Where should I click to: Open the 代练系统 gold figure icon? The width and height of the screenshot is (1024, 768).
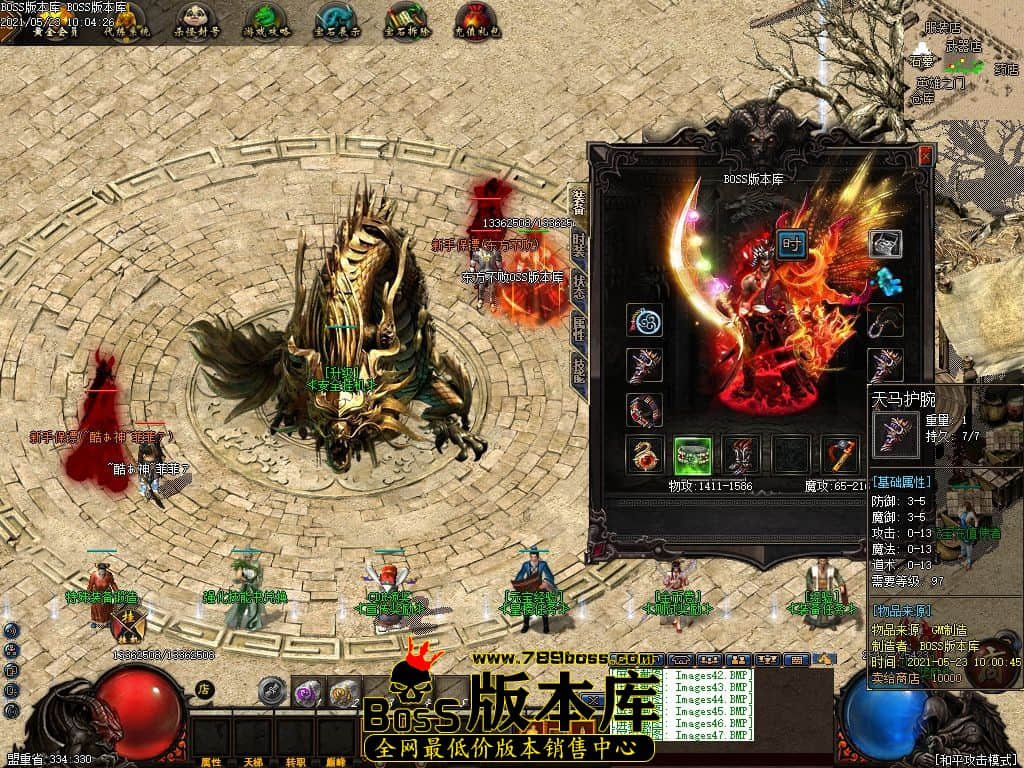[126, 18]
